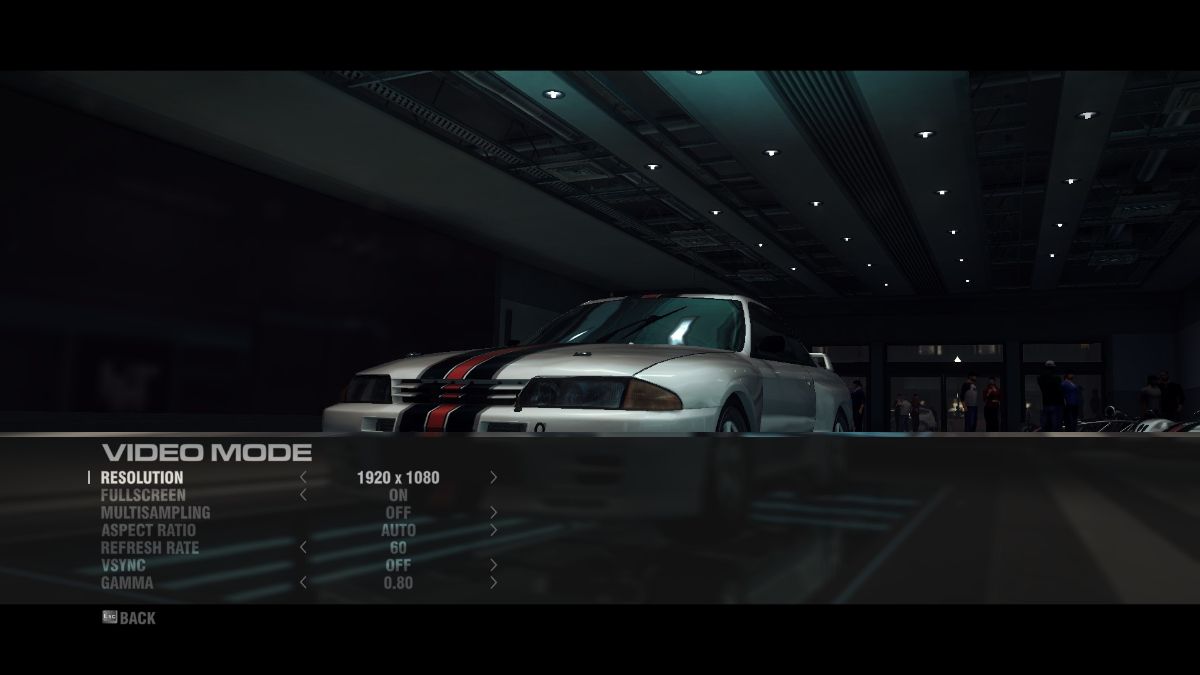
Task: Enable VSync using its right arrow
Action: (493, 565)
